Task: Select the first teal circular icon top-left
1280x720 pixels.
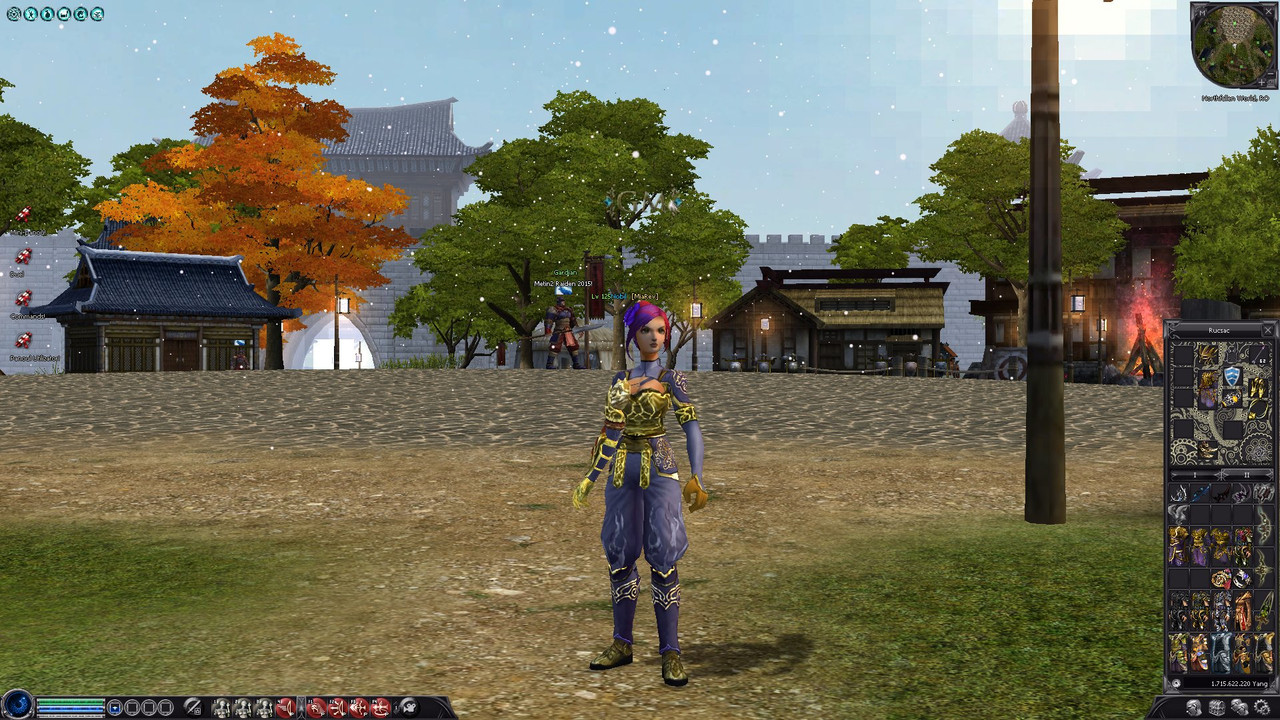Action: tap(14, 13)
